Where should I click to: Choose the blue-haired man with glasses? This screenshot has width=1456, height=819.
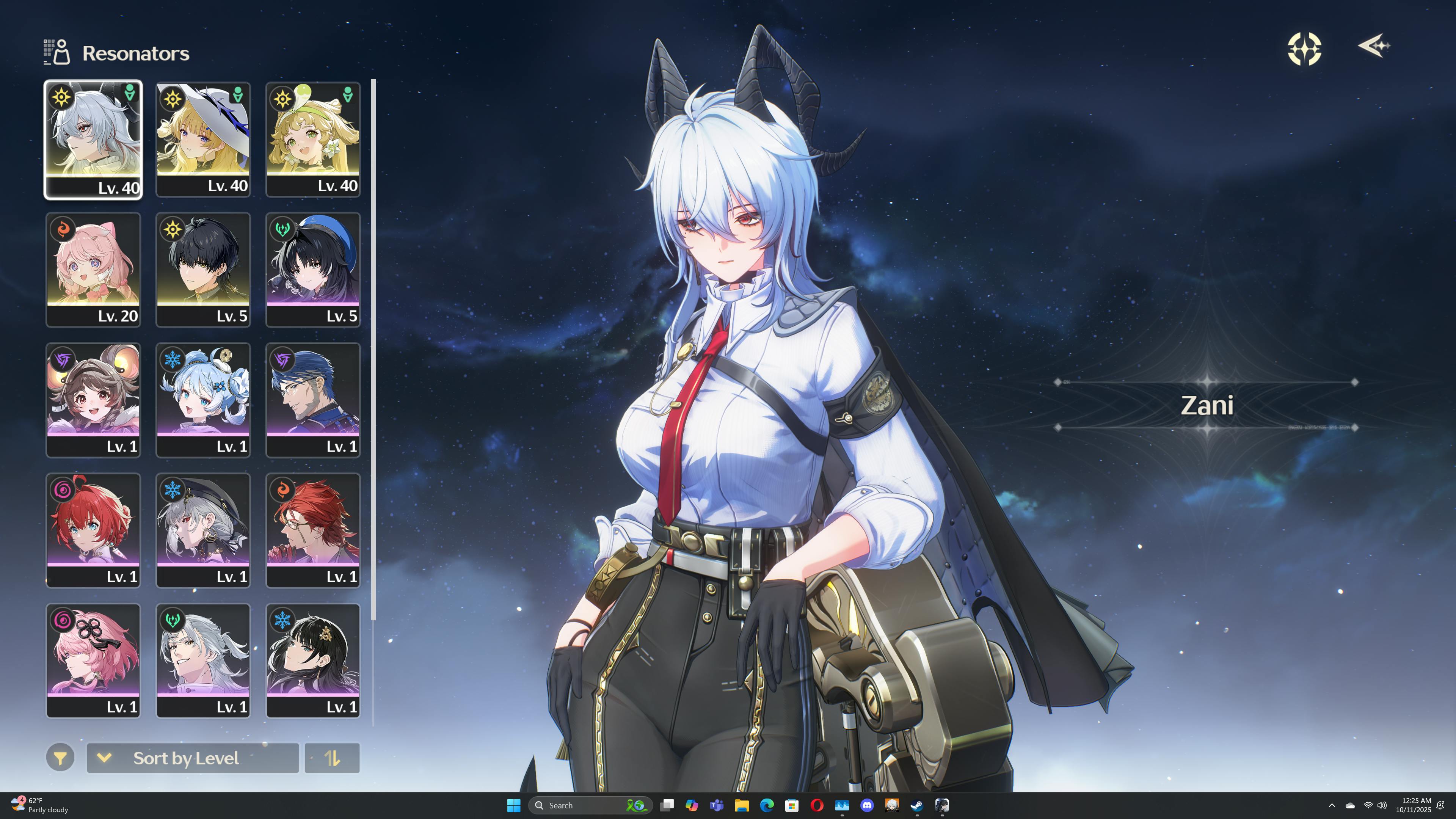(x=312, y=400)
